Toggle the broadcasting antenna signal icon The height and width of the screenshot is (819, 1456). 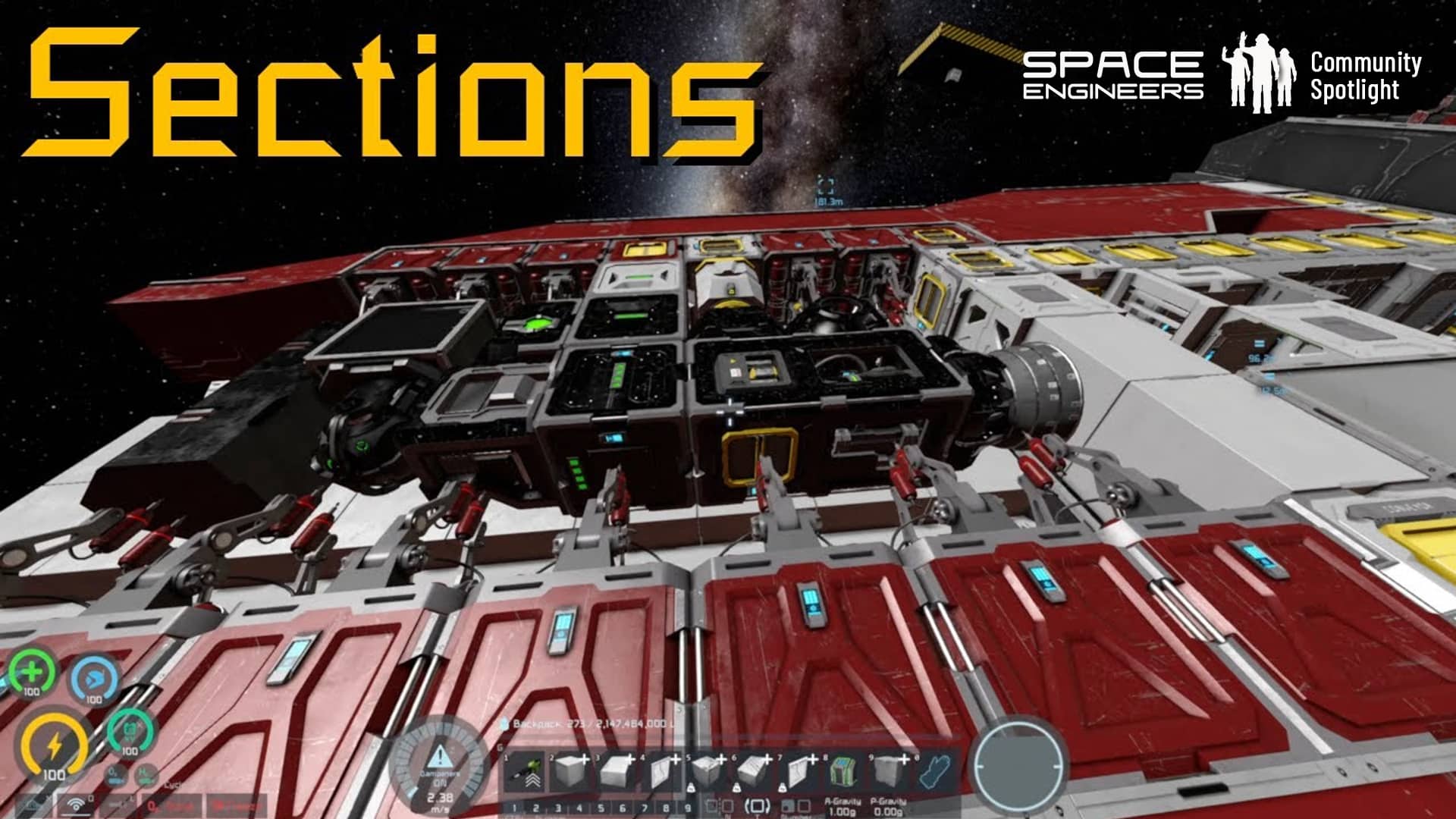[76, 805]
